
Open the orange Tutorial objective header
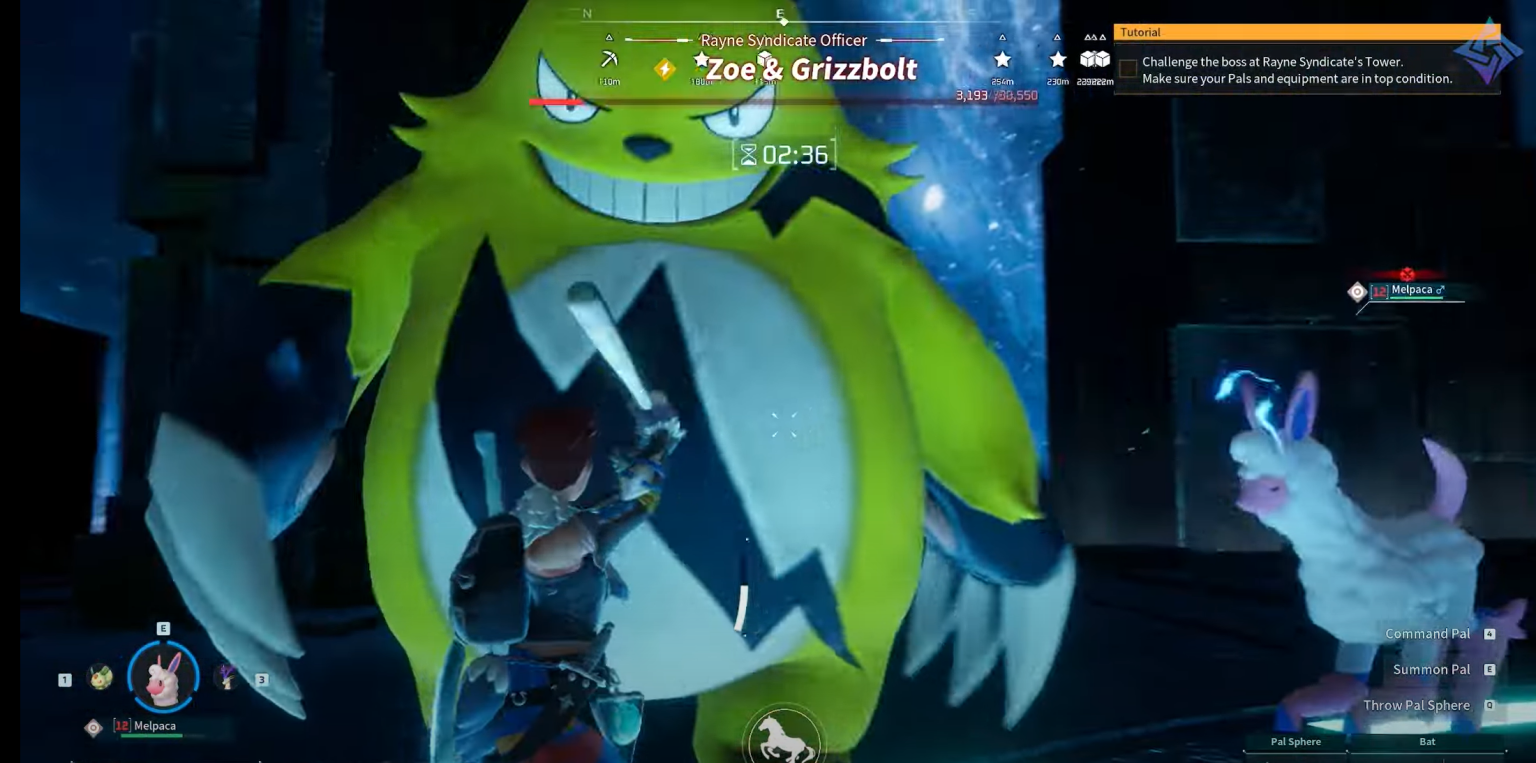pyautogui.click(x=1306, y=32)
